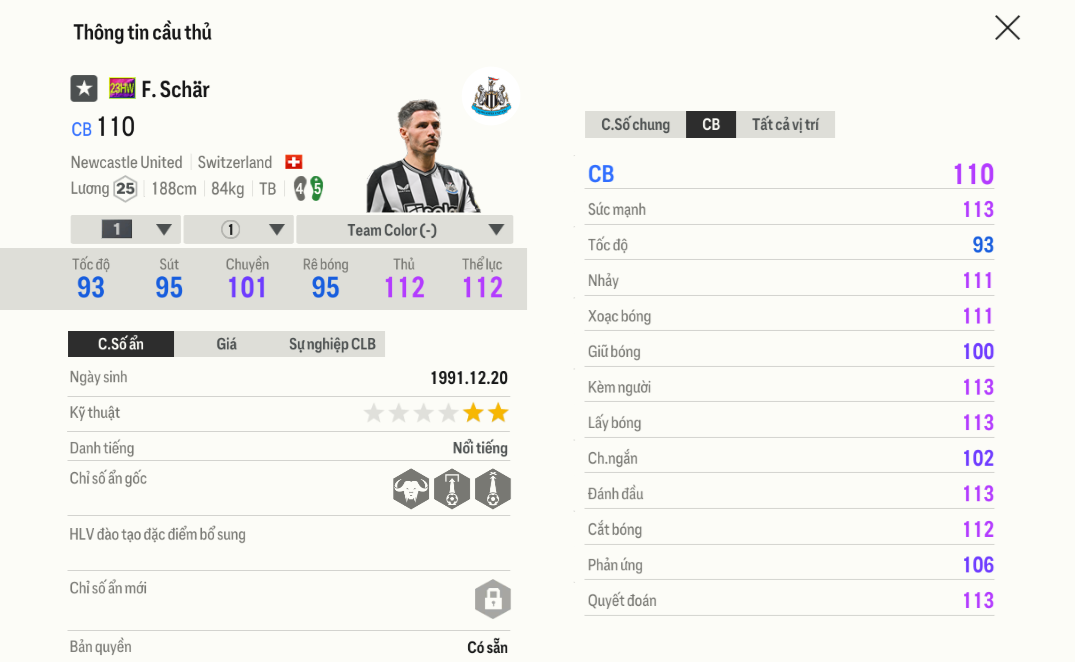
Task: Open the Team Color dropdown
Action: coord(404,230)
